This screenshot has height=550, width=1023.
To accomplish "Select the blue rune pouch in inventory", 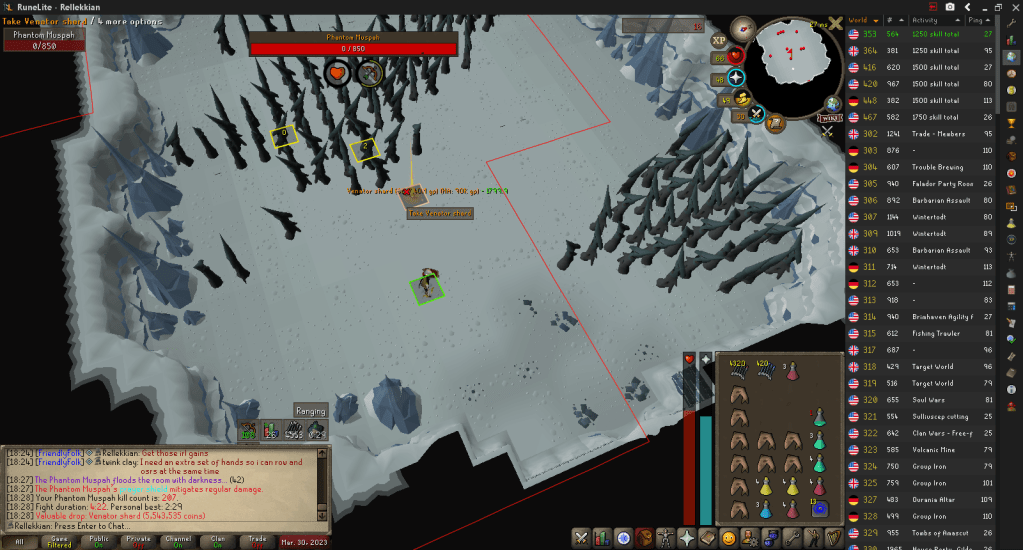I will [819, 509].
